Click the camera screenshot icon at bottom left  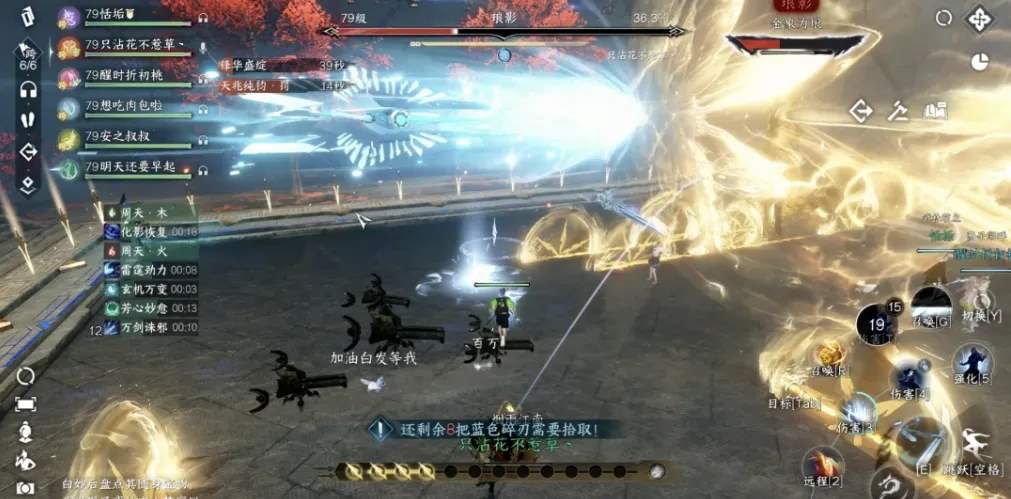26,487
